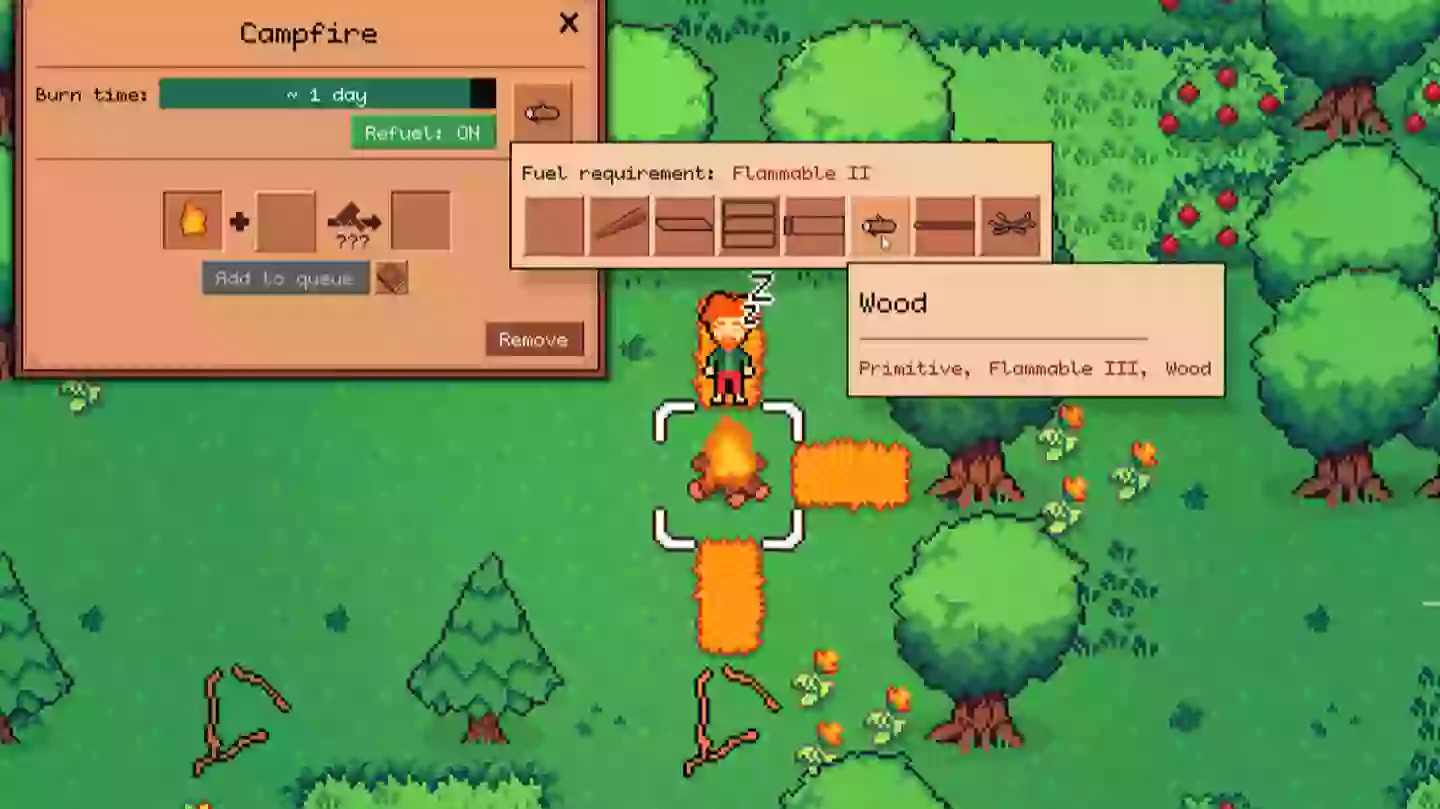1440x809 pixels.
Task: Click the empty ingredient slot next to flame
Action: pos(285,219)
